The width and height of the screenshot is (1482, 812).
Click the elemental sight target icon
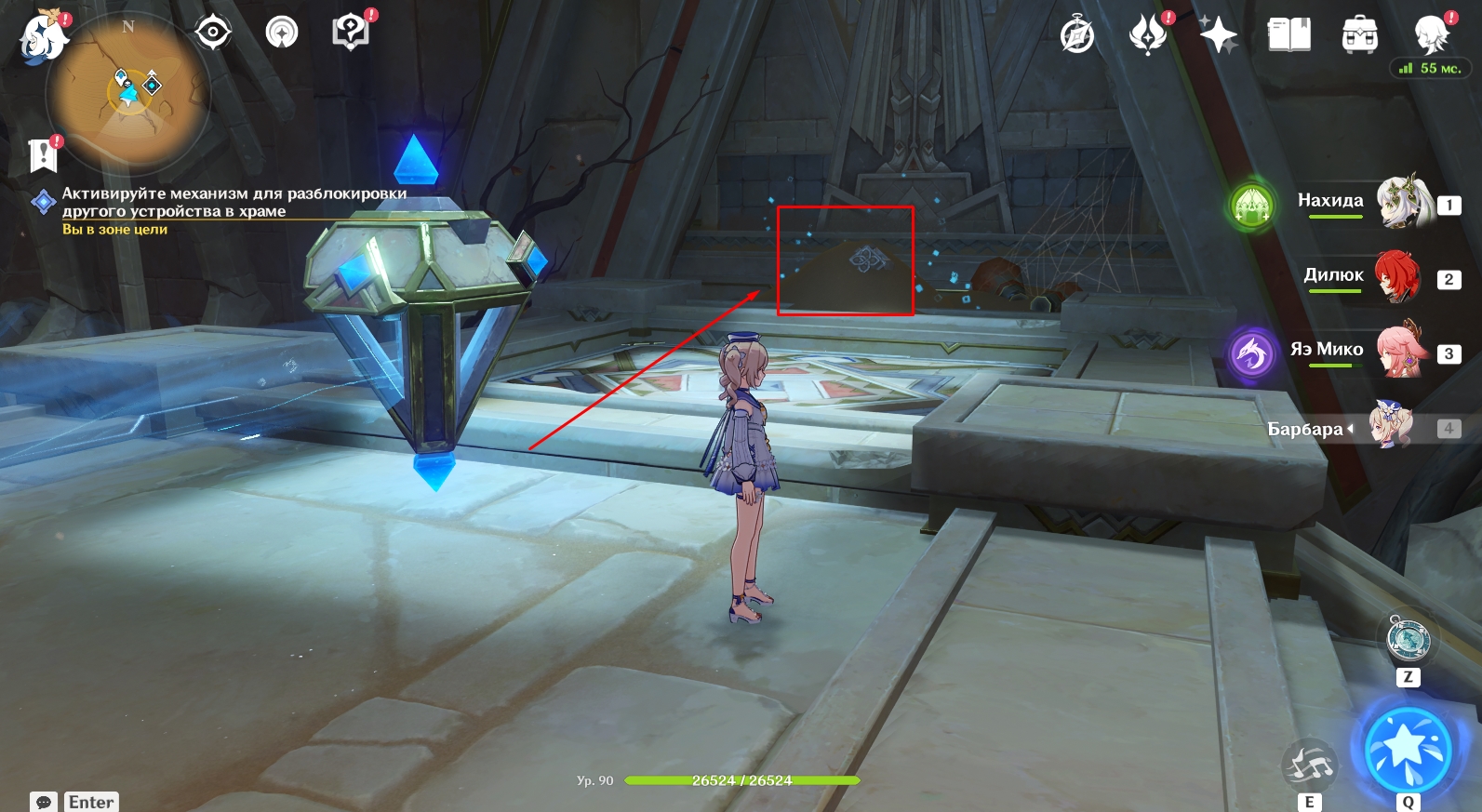(x=212, y=33)
